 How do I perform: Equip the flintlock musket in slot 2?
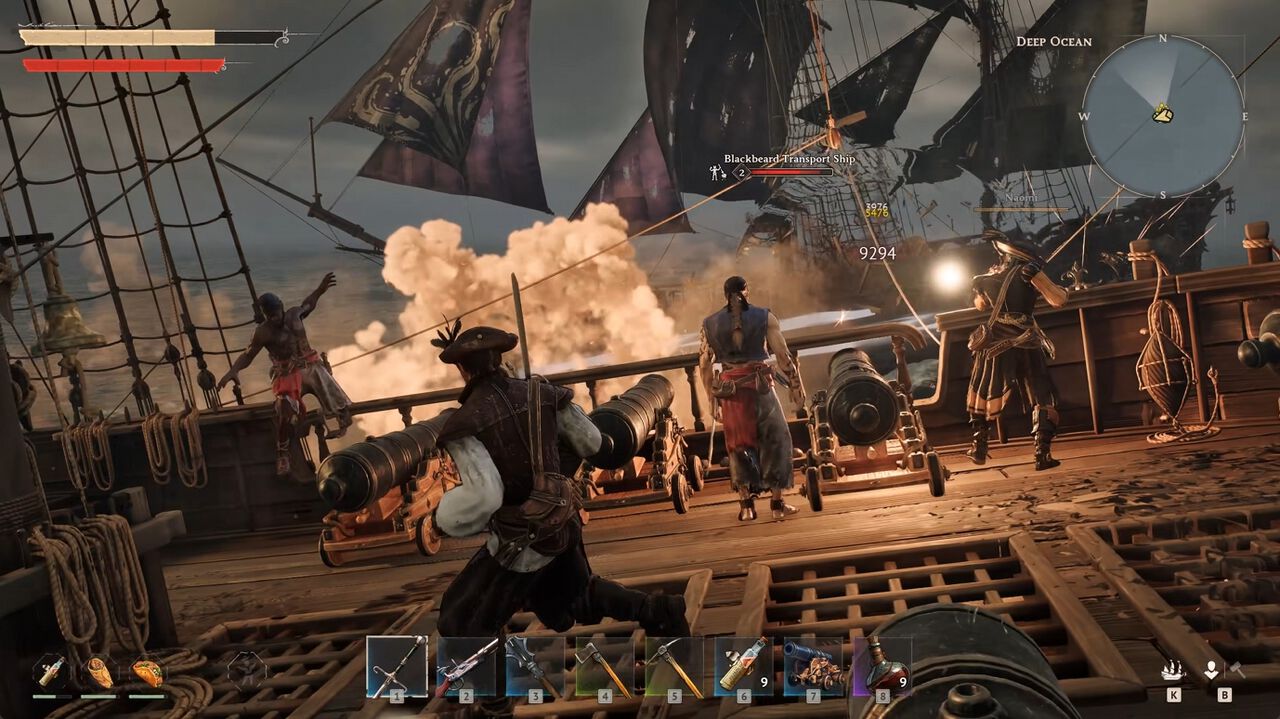point(466,666)
